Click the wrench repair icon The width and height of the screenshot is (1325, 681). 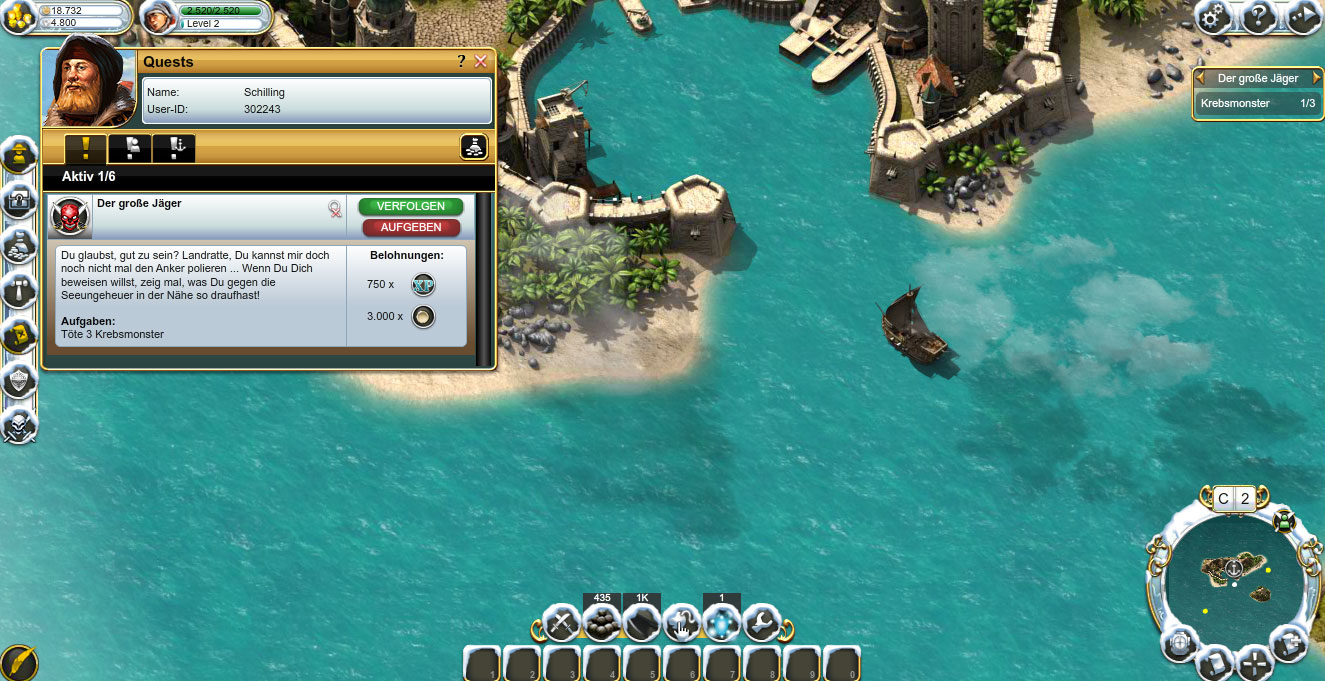[x=761, y=624]
